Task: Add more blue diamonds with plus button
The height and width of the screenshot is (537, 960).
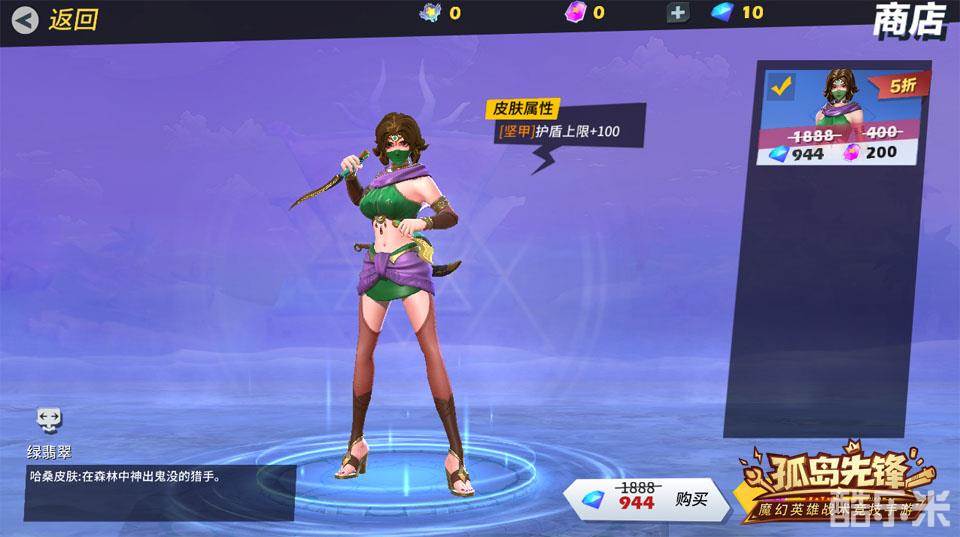Action: point(679,13)
